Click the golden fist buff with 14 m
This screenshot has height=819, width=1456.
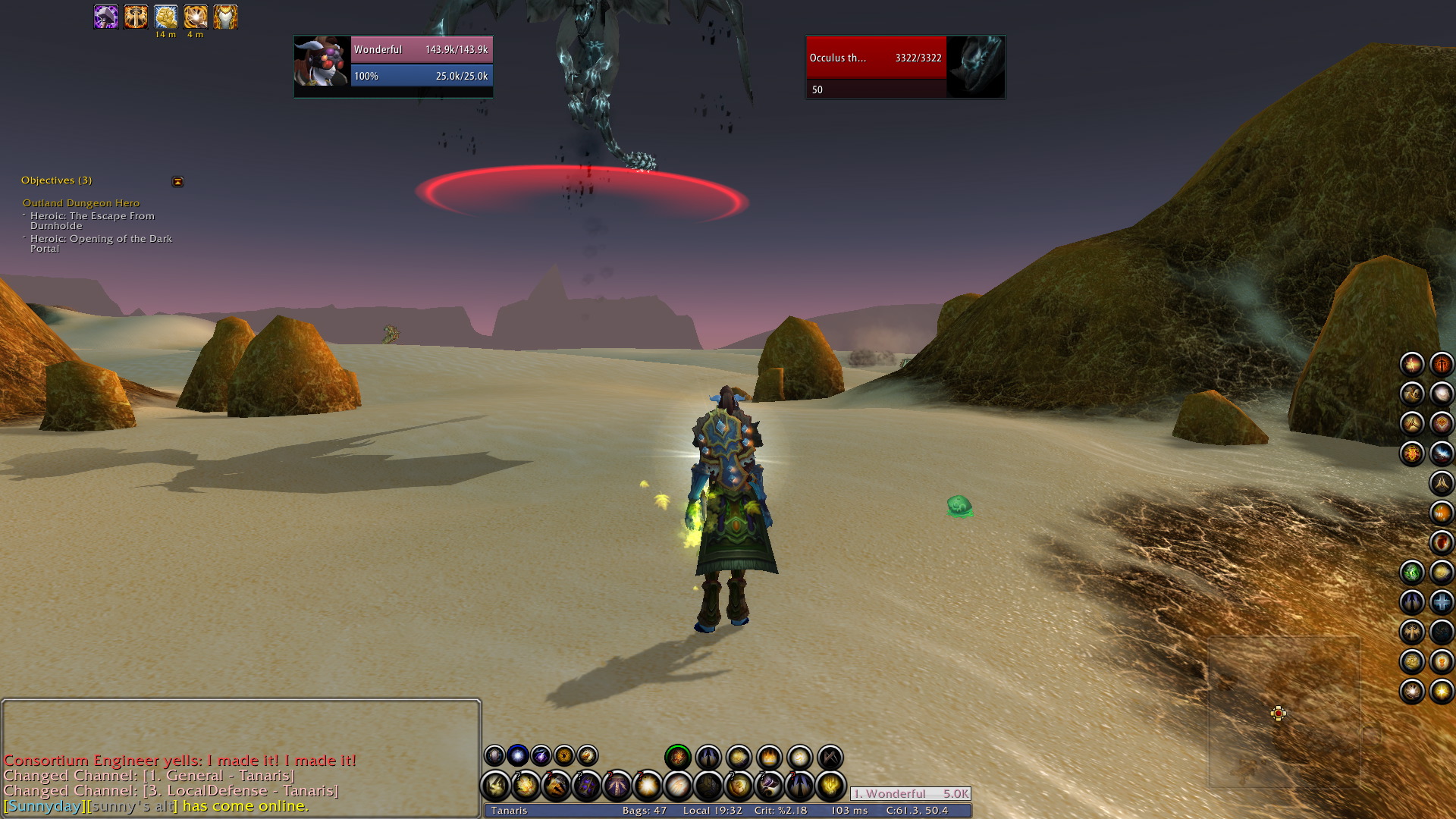click(165, 17)
